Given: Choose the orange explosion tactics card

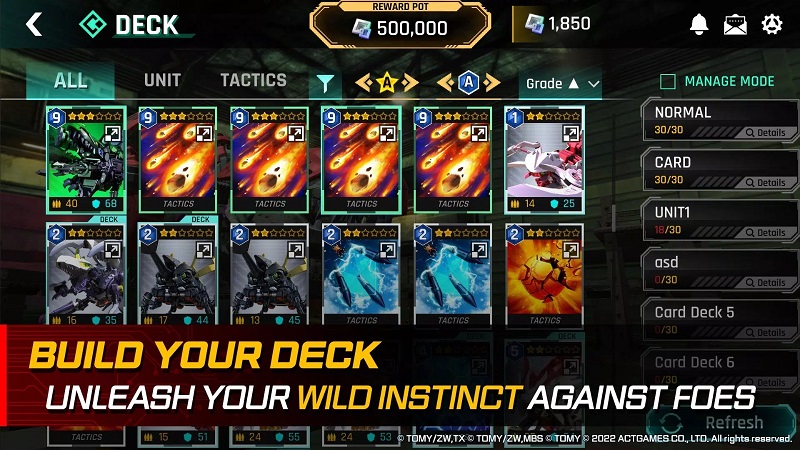Looking at the screenshot, I should pos(545,274).
